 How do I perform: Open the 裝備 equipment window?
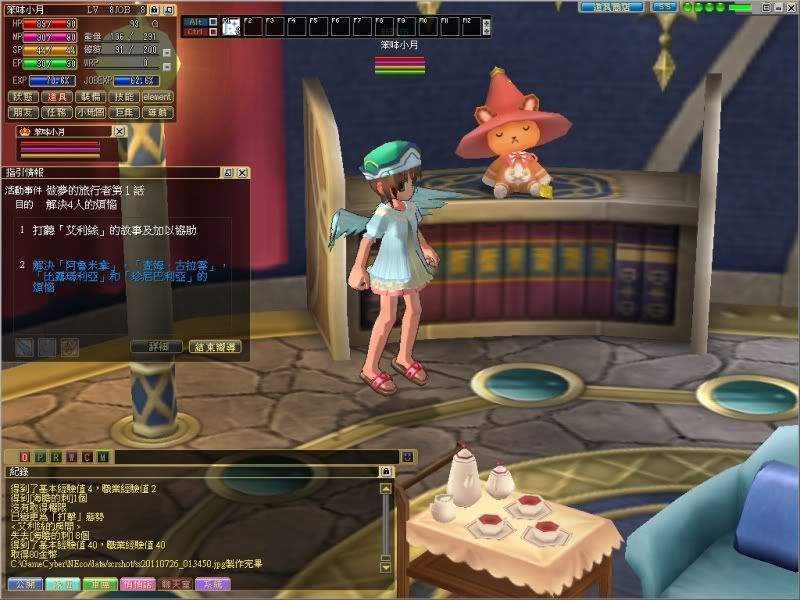pyautogui.click(x=90, y=97)
